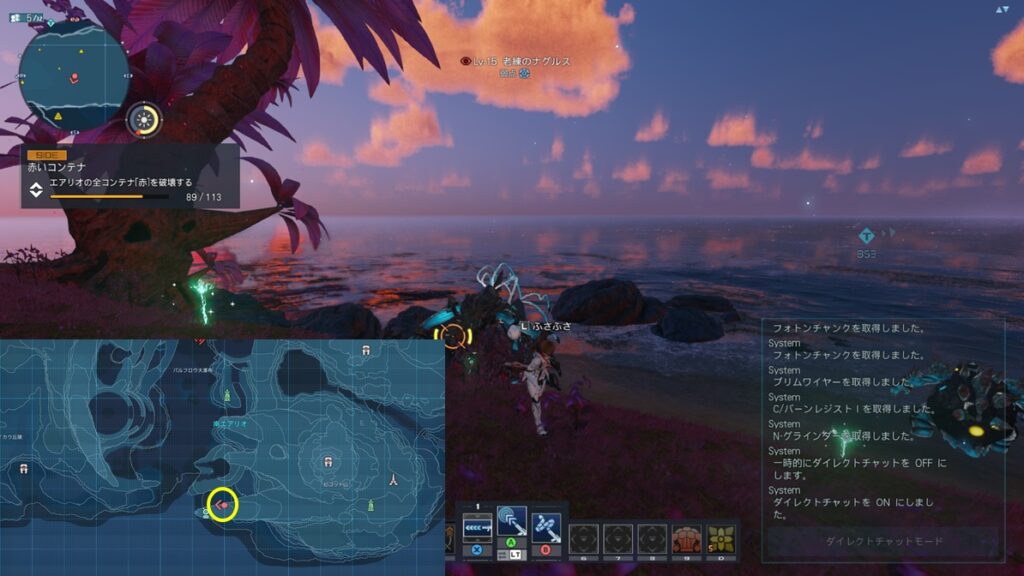This screenshot has height=576, width=1024.
Task: Click the yellow-circled player marker on map
Action: pos(222,504)
